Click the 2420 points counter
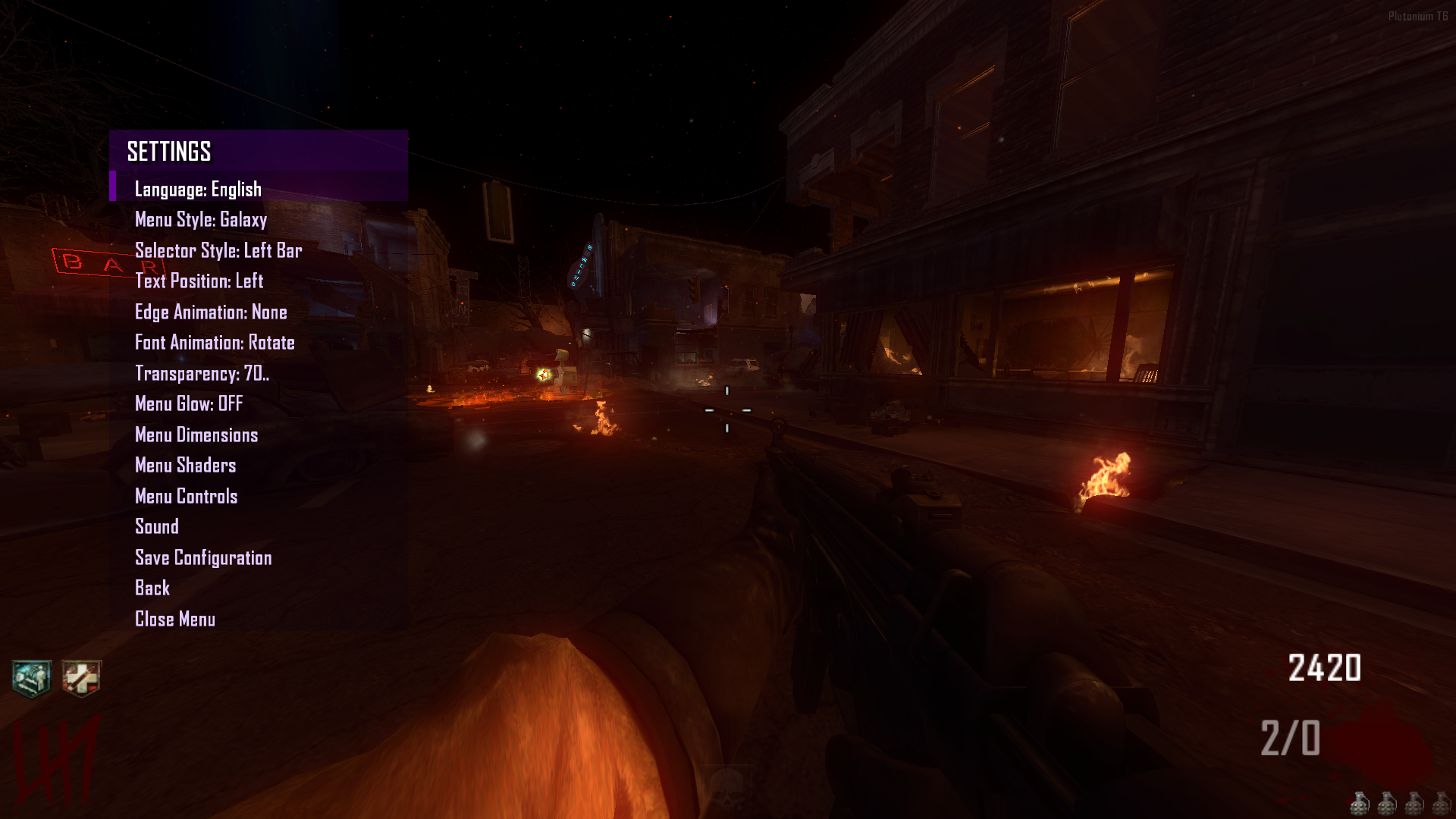This screenshot has width=1456, height=819. click(1326, 668)
